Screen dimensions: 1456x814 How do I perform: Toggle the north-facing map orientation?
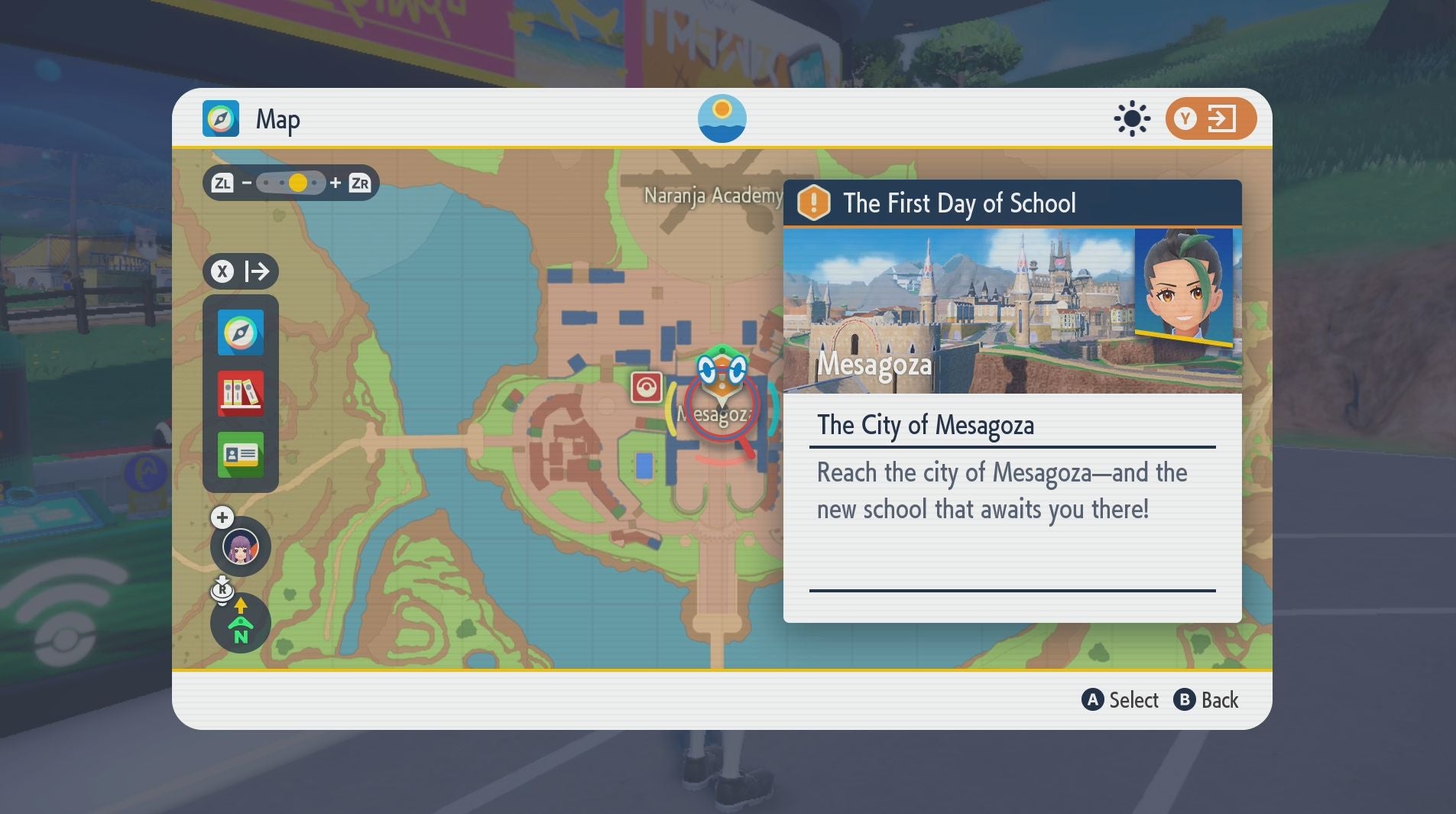pos(241,623)
